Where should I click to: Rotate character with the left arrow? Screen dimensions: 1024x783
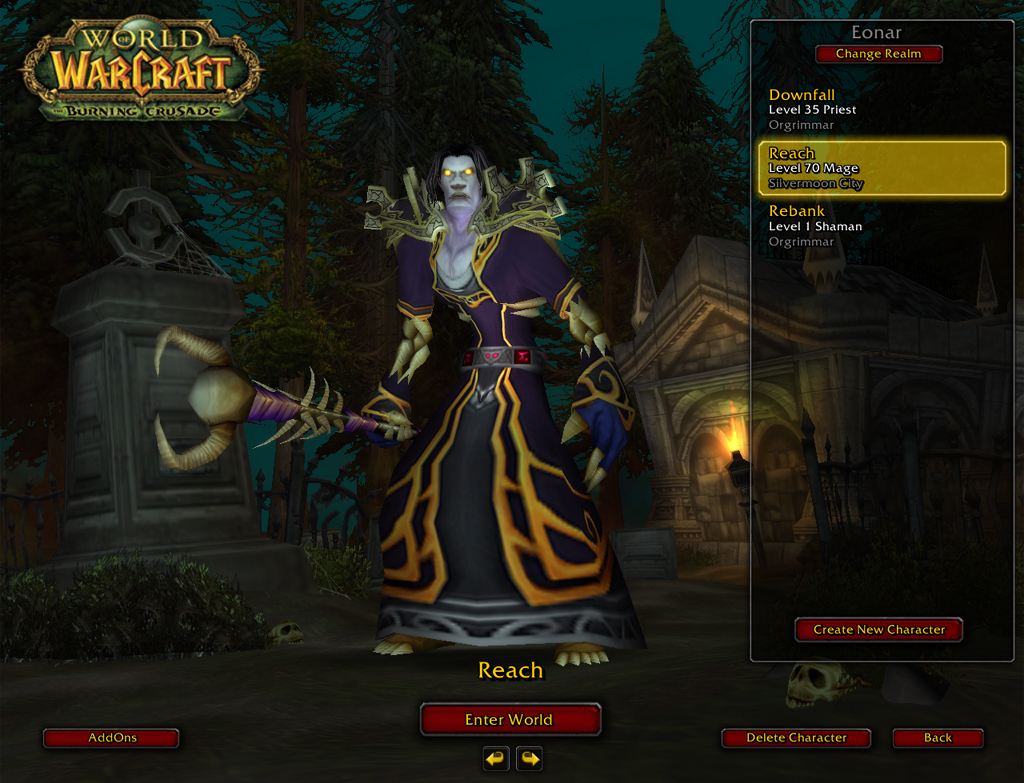[x=496, y=759]
